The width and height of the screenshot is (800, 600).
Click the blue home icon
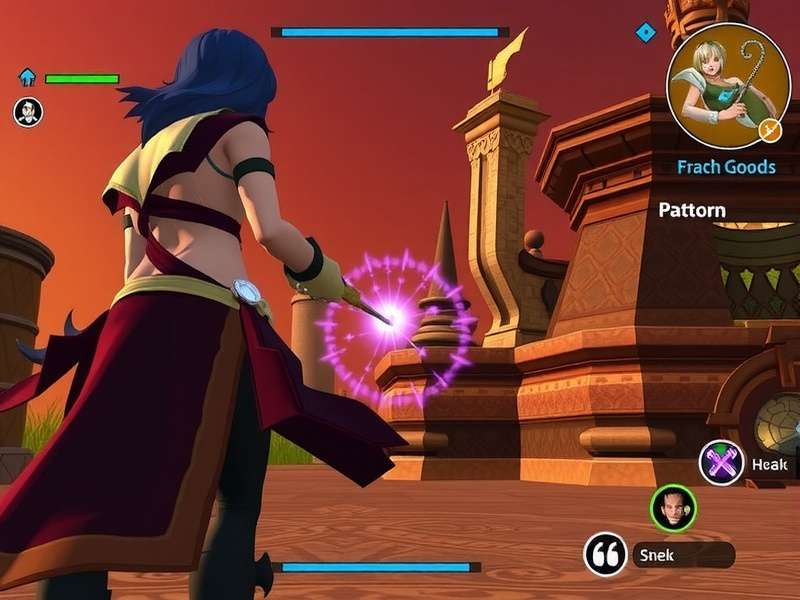coord(27,77)
